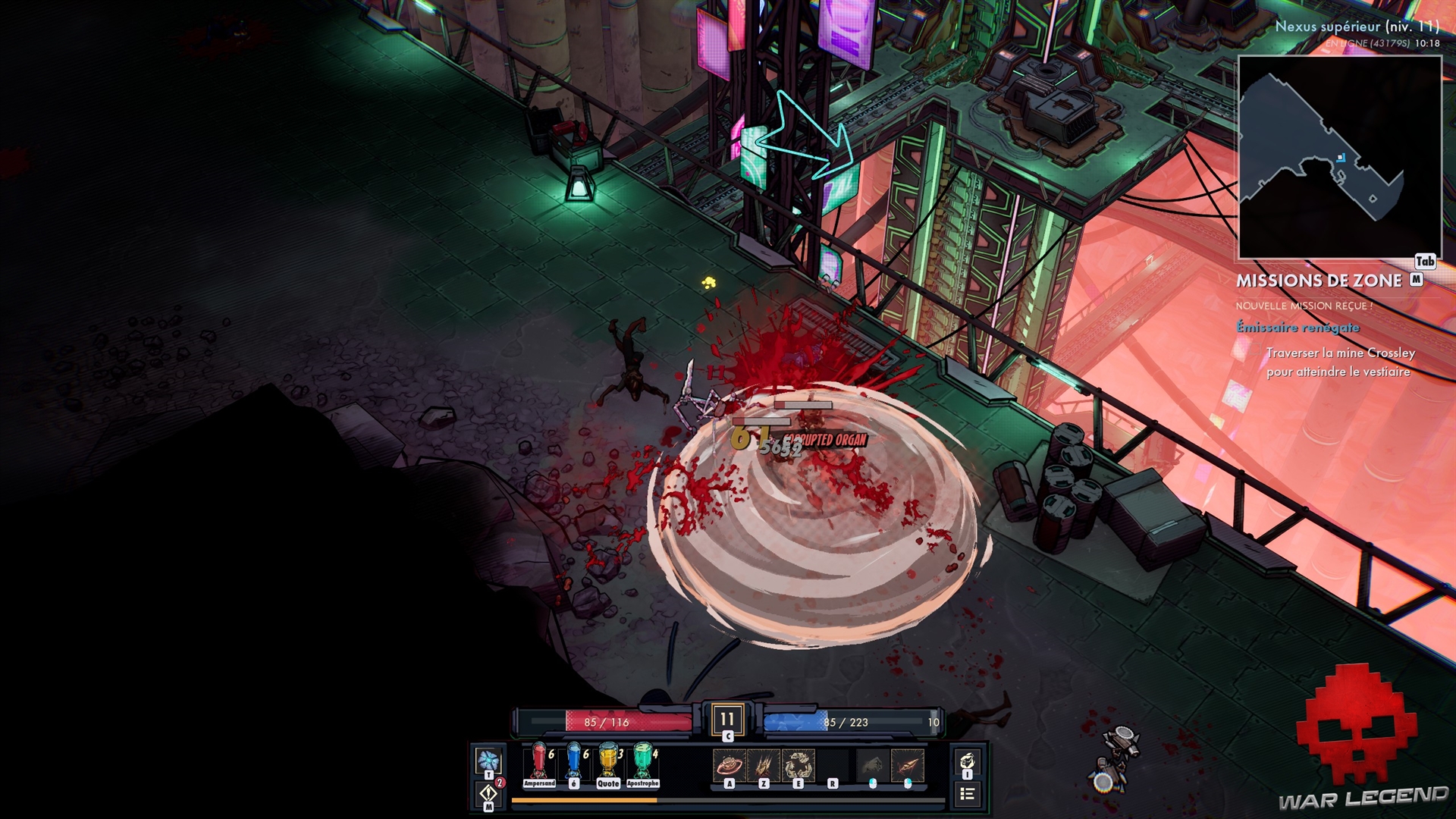Activate the claw slash ability
Viewport: 1456px width, 819px height.
[764, 765]
